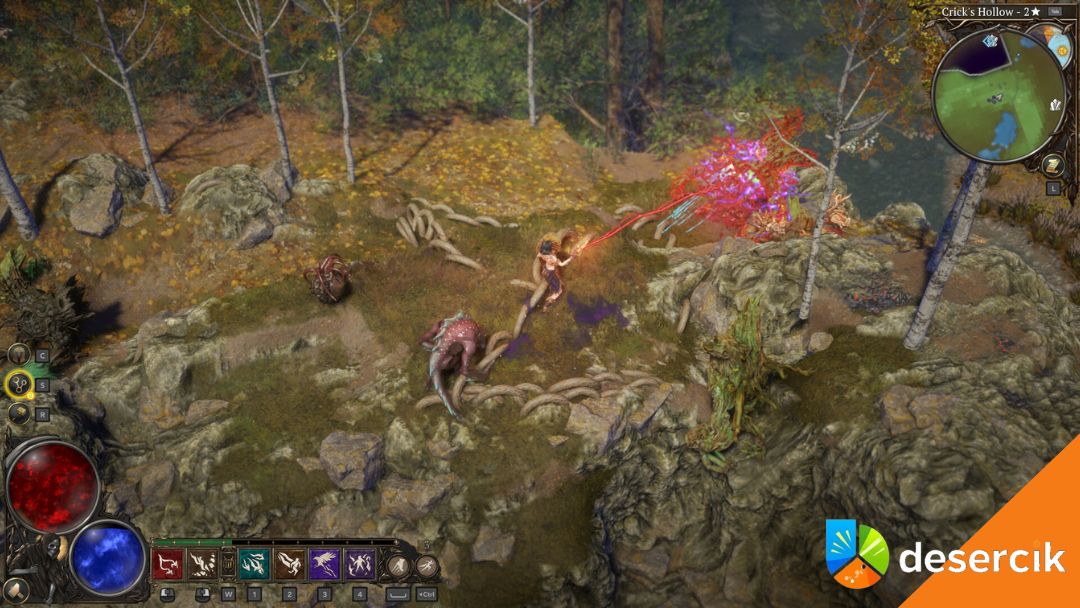1080x608 pixels.
Task: Open the round icon beside the R key
Action: point(18,412)
